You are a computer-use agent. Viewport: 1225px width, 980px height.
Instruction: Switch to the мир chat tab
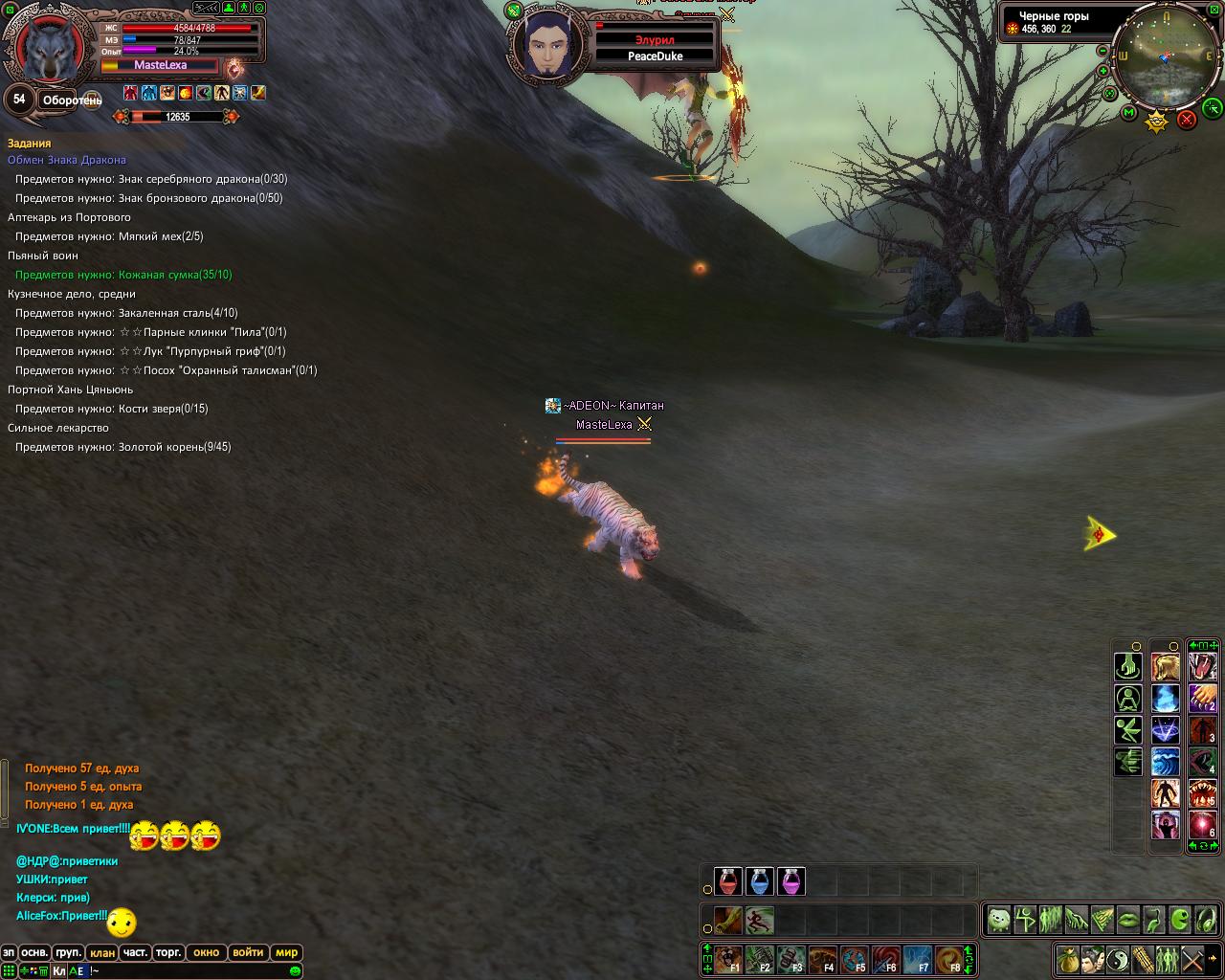tap(286, 952)
